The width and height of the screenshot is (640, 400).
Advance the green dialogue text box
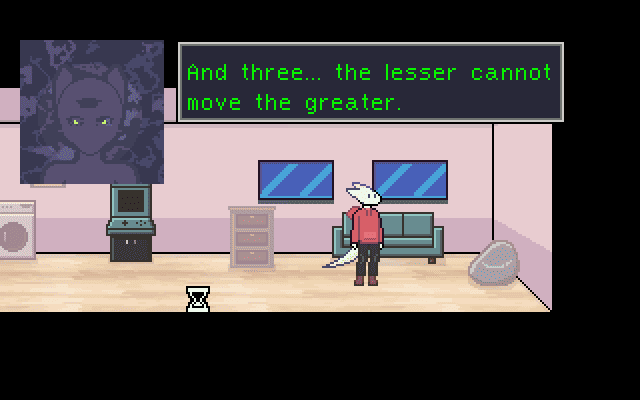370,83
